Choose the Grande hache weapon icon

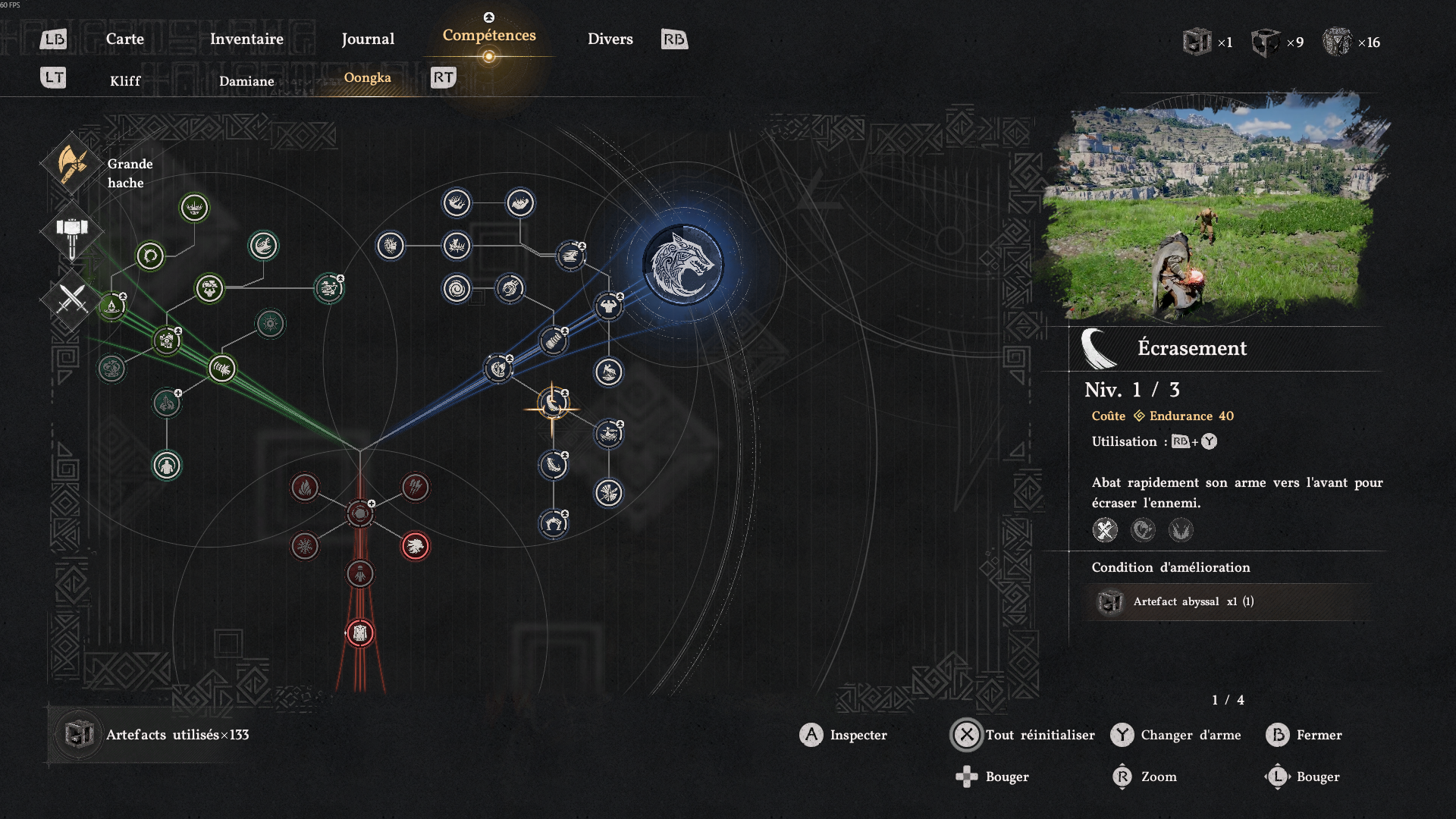[72, 165]
